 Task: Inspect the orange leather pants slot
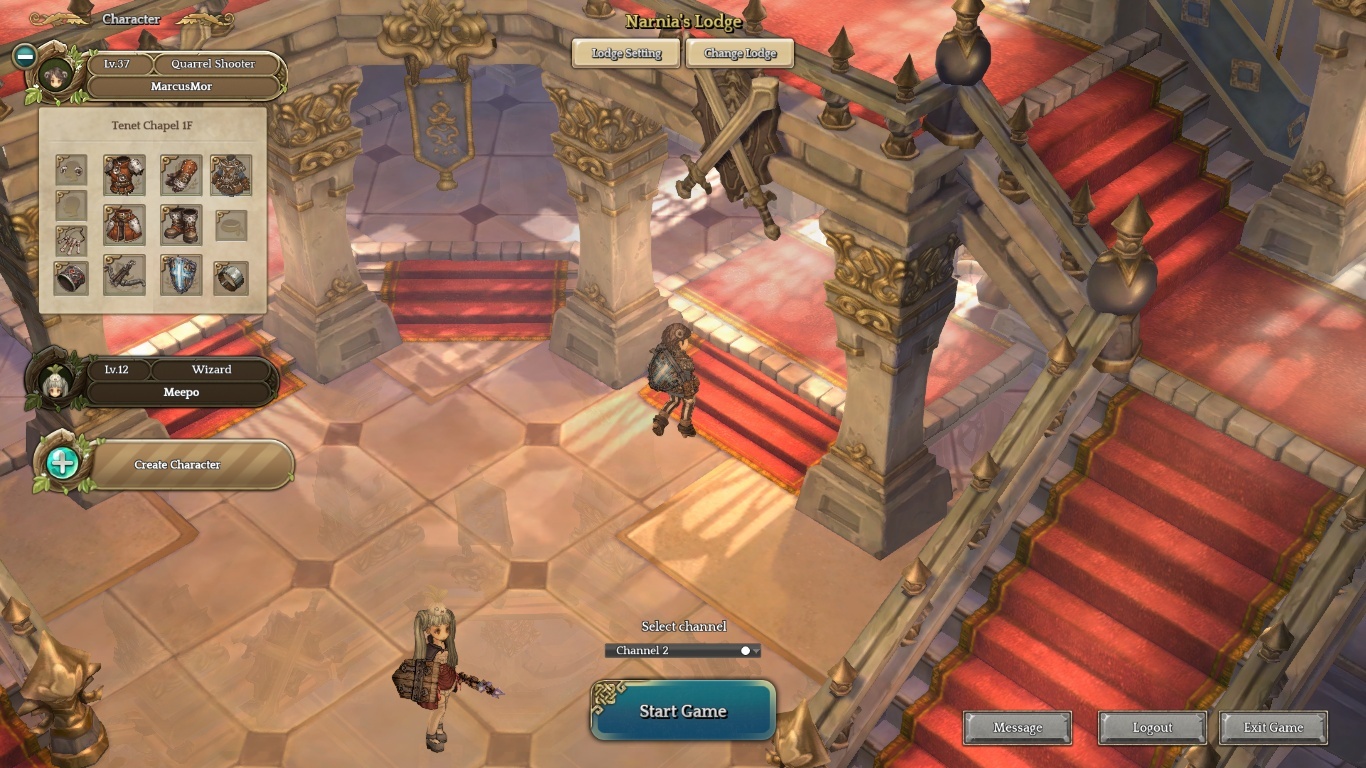(124, 225)
